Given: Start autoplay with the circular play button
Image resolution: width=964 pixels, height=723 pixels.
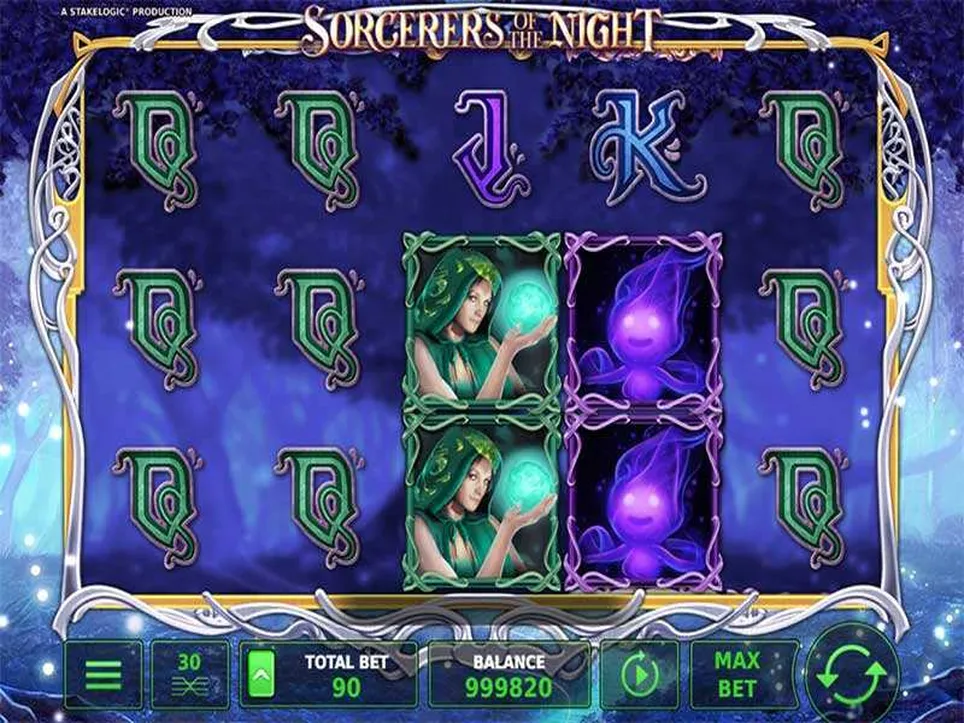Looking at the screenshot, I should click(x=636, y=676).
